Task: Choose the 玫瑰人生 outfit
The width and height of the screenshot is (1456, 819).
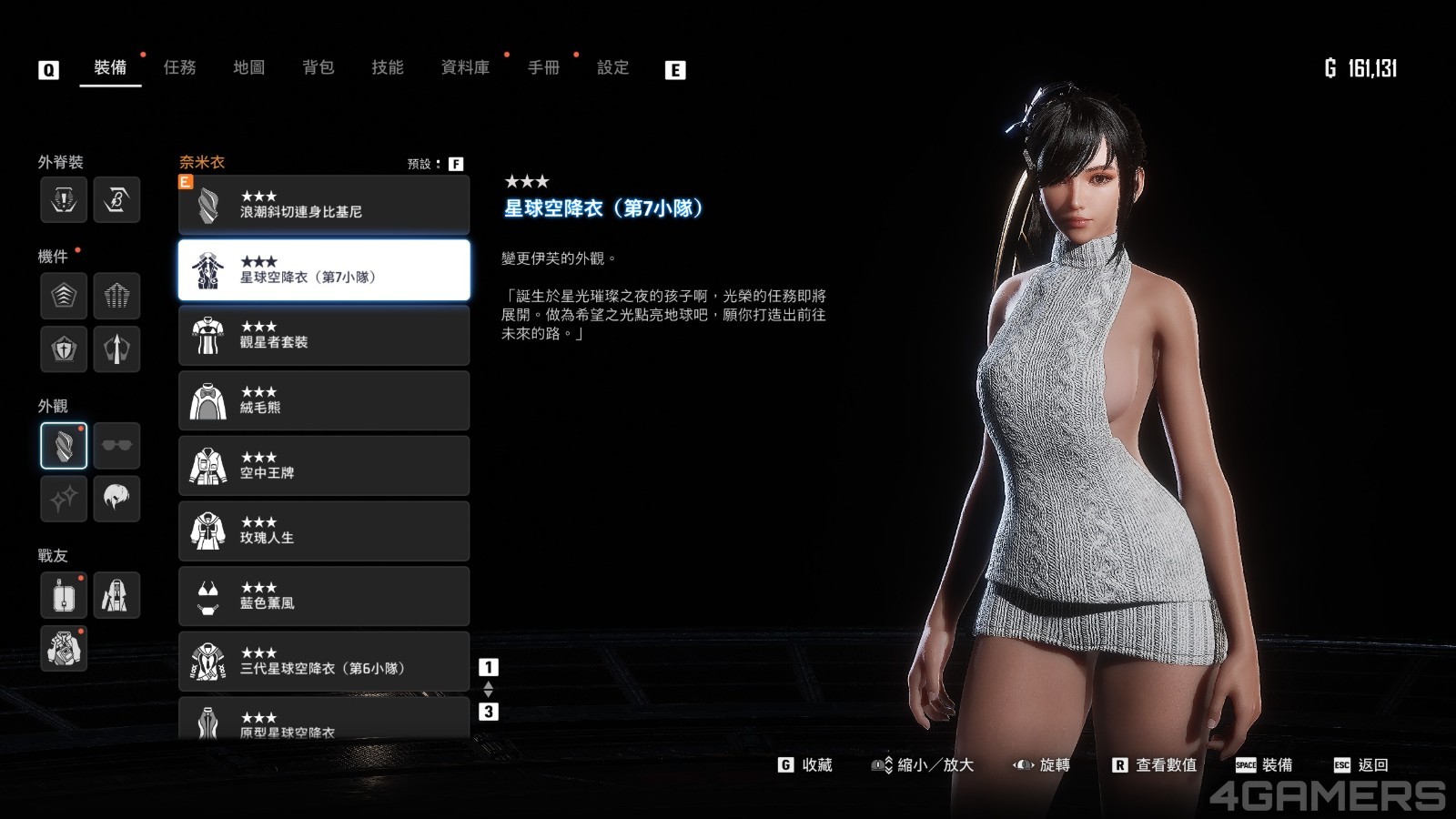Action: click(x=324, y=531)
